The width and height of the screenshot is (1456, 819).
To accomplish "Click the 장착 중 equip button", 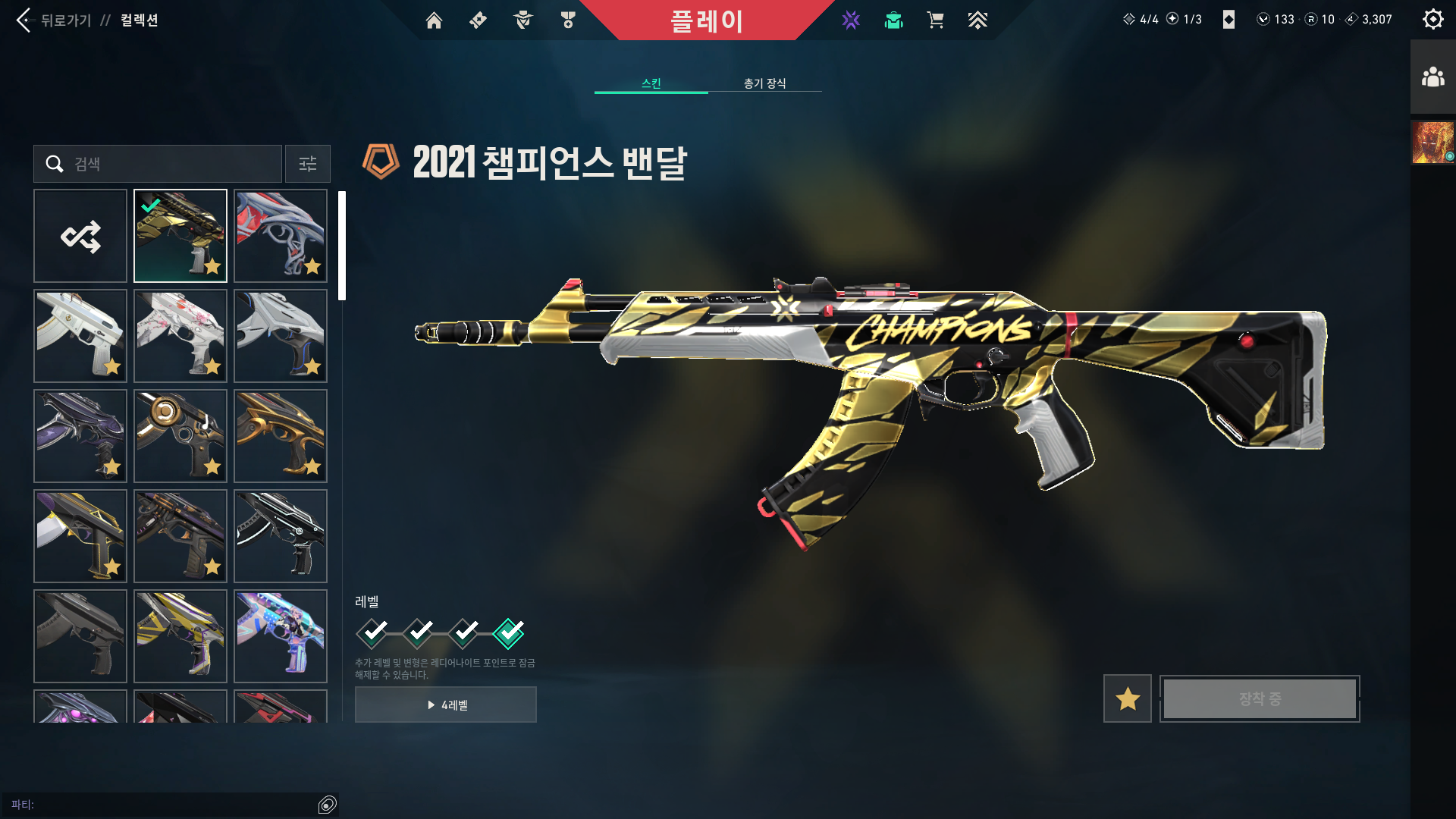I will (1259, 698).
